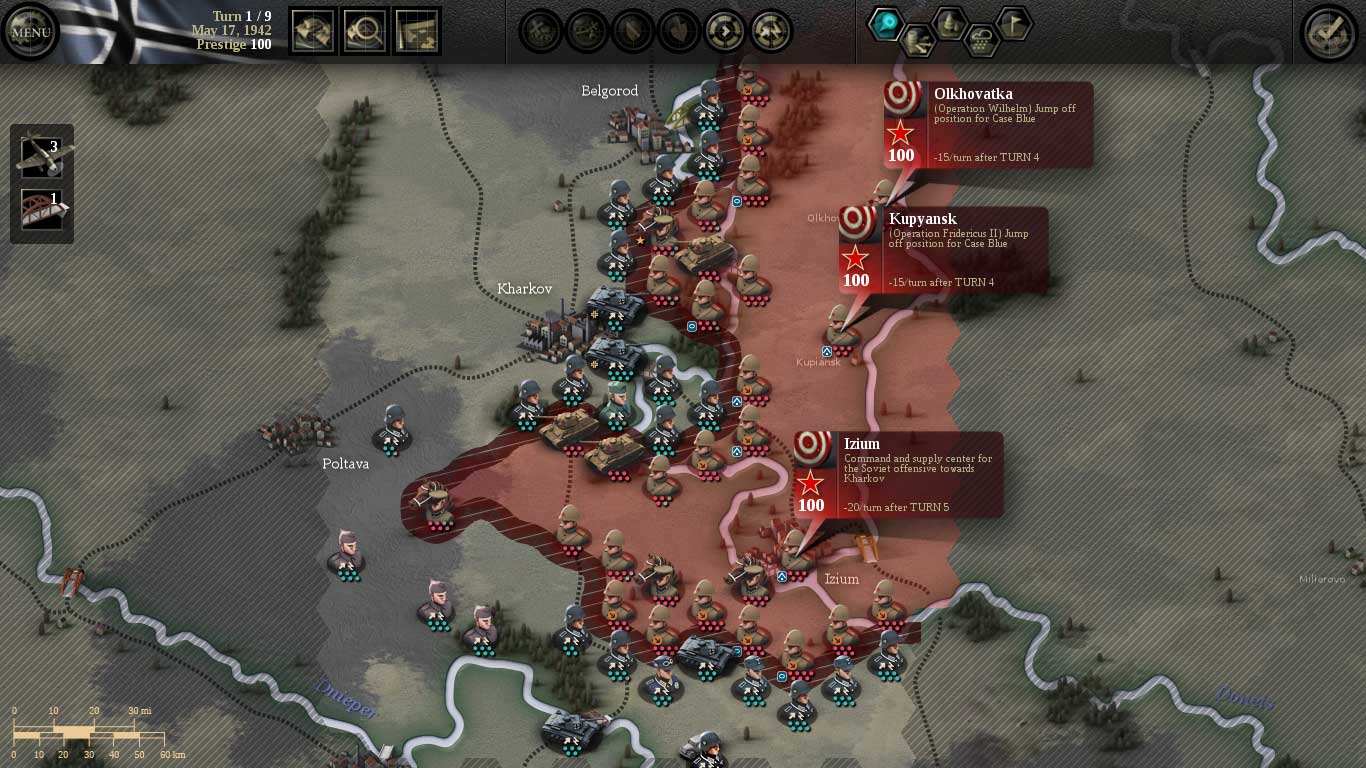Click the forward arrow action icon
Viewport: 1366px width, 768px height.
pos(725,33)
